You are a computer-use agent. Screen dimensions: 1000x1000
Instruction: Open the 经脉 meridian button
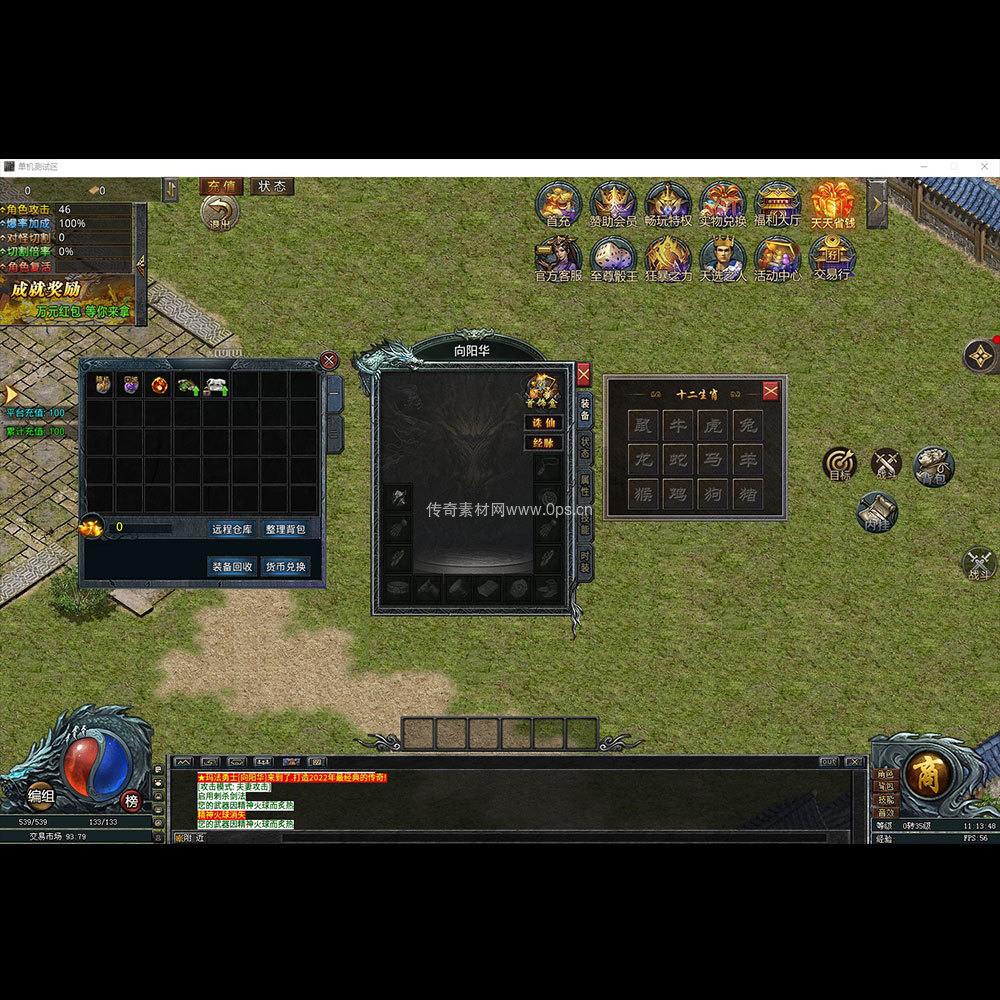(543, 442)
